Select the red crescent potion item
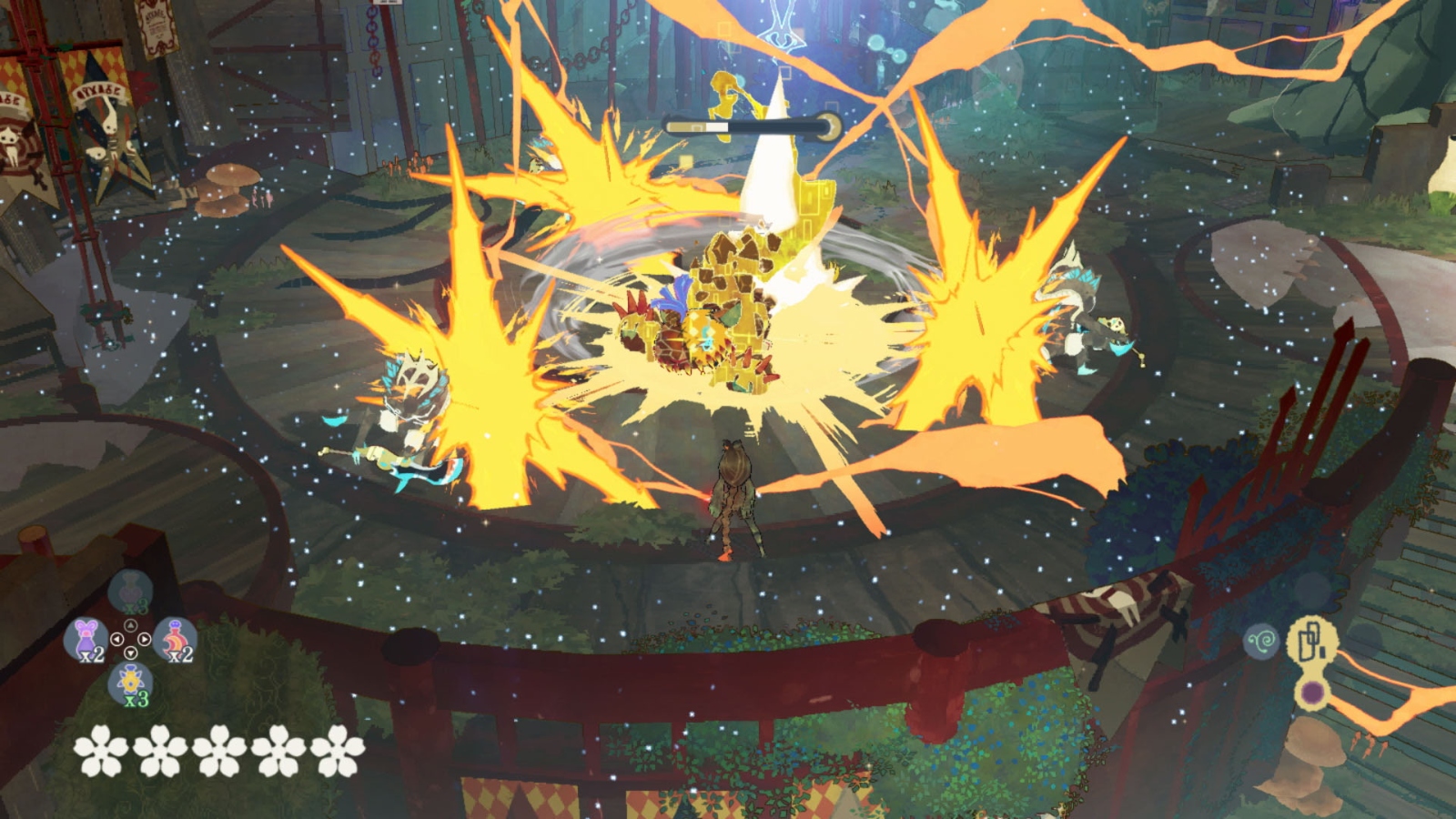Image resolution: width=1456 pixels, height=819 pixels. [x=174, y=639]
